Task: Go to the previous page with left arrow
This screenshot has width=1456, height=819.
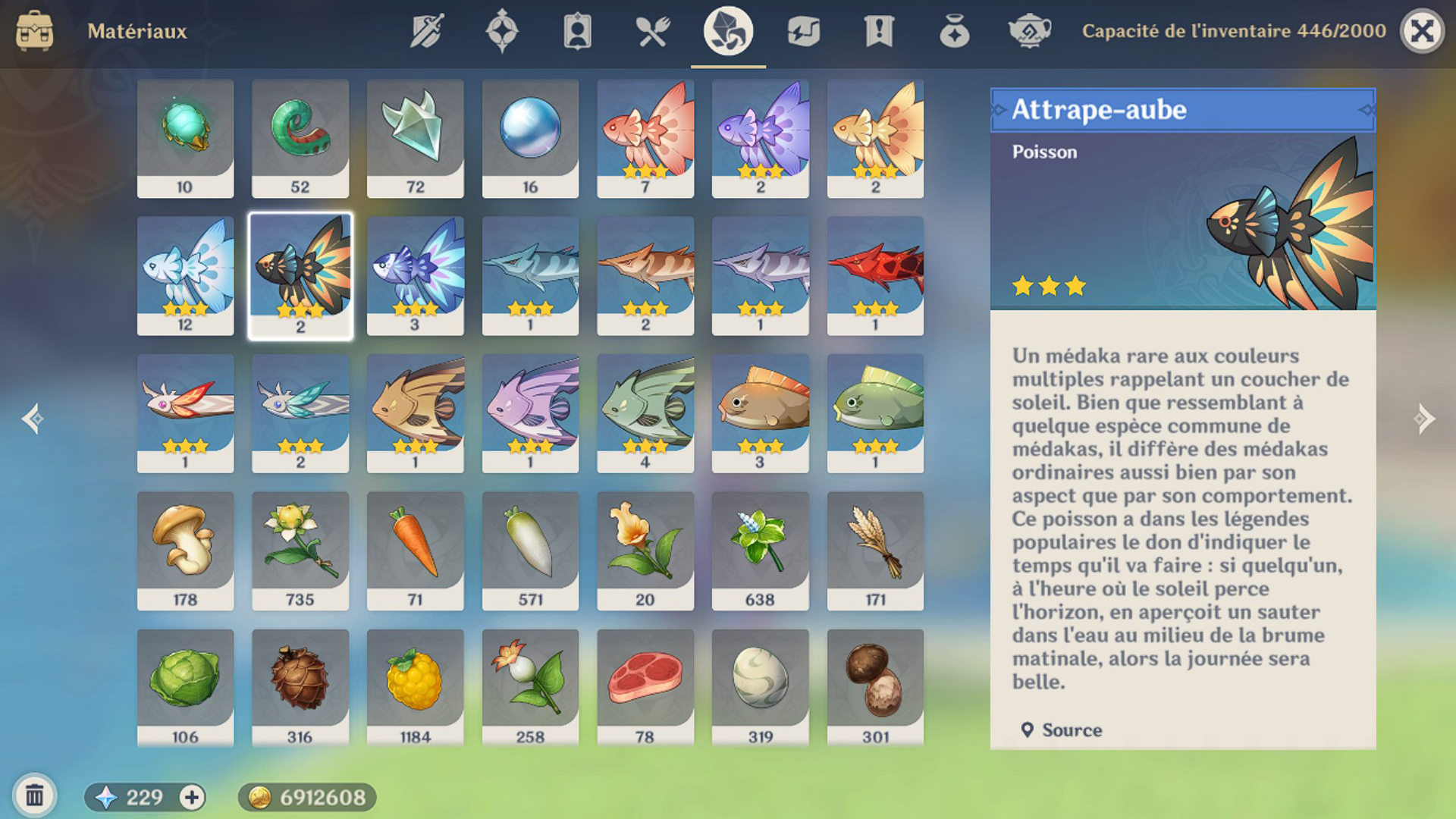Action: click(33, 418)
